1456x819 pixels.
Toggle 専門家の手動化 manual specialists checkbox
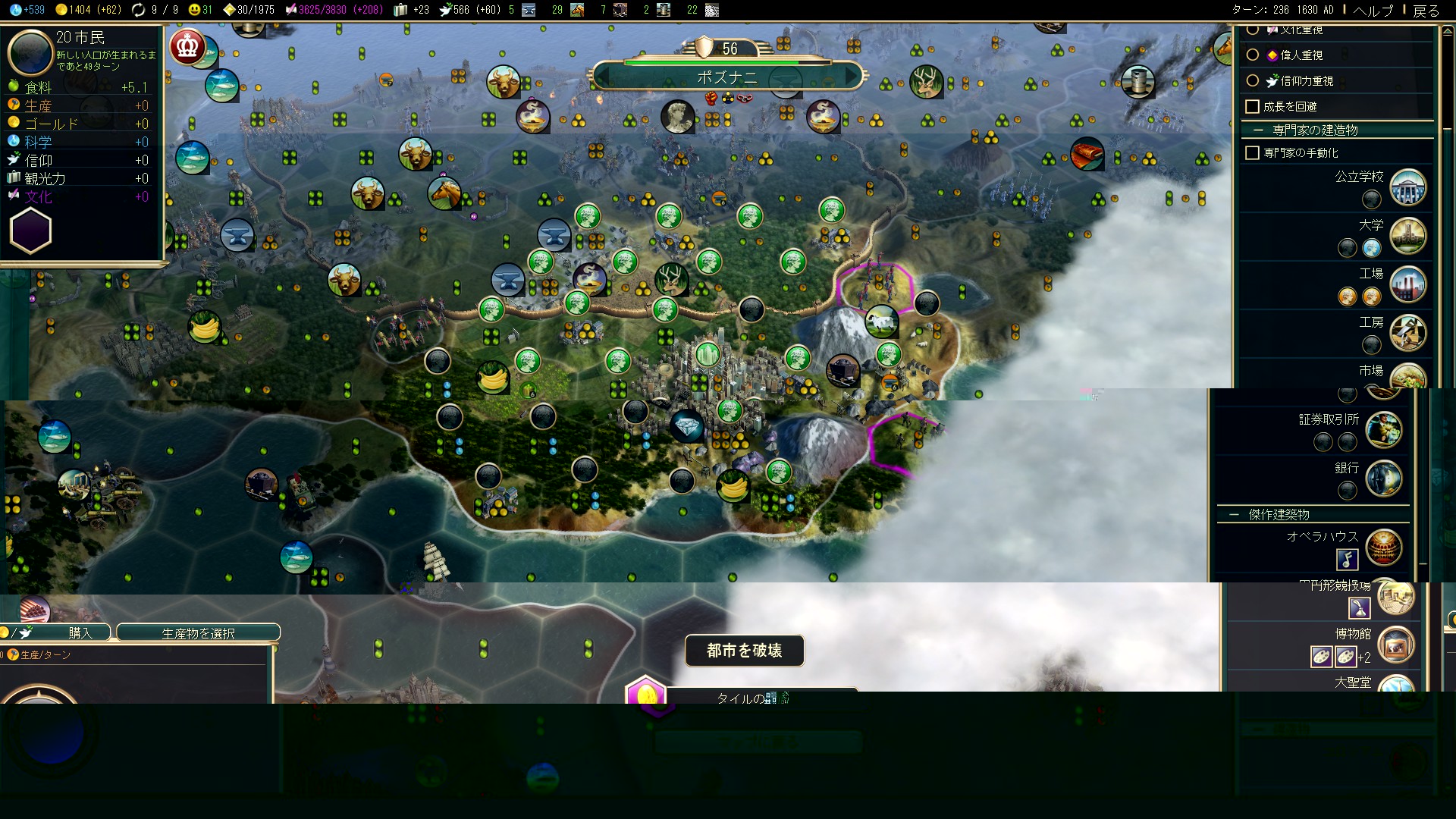coord(1253,153)
